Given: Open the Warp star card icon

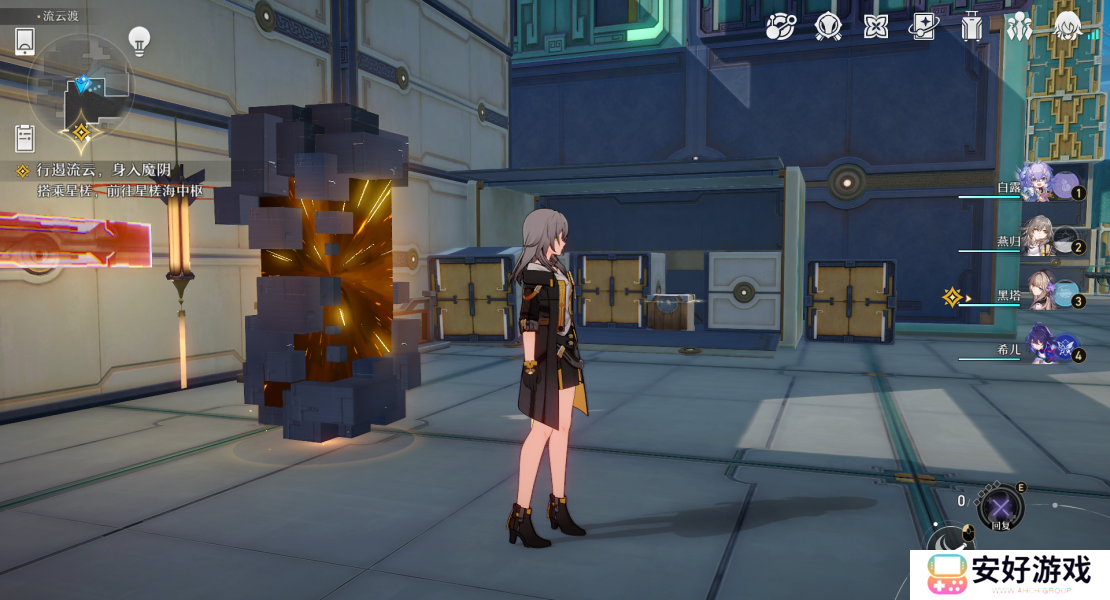Looking at the screenshot, I should click(x=923, y=27).
